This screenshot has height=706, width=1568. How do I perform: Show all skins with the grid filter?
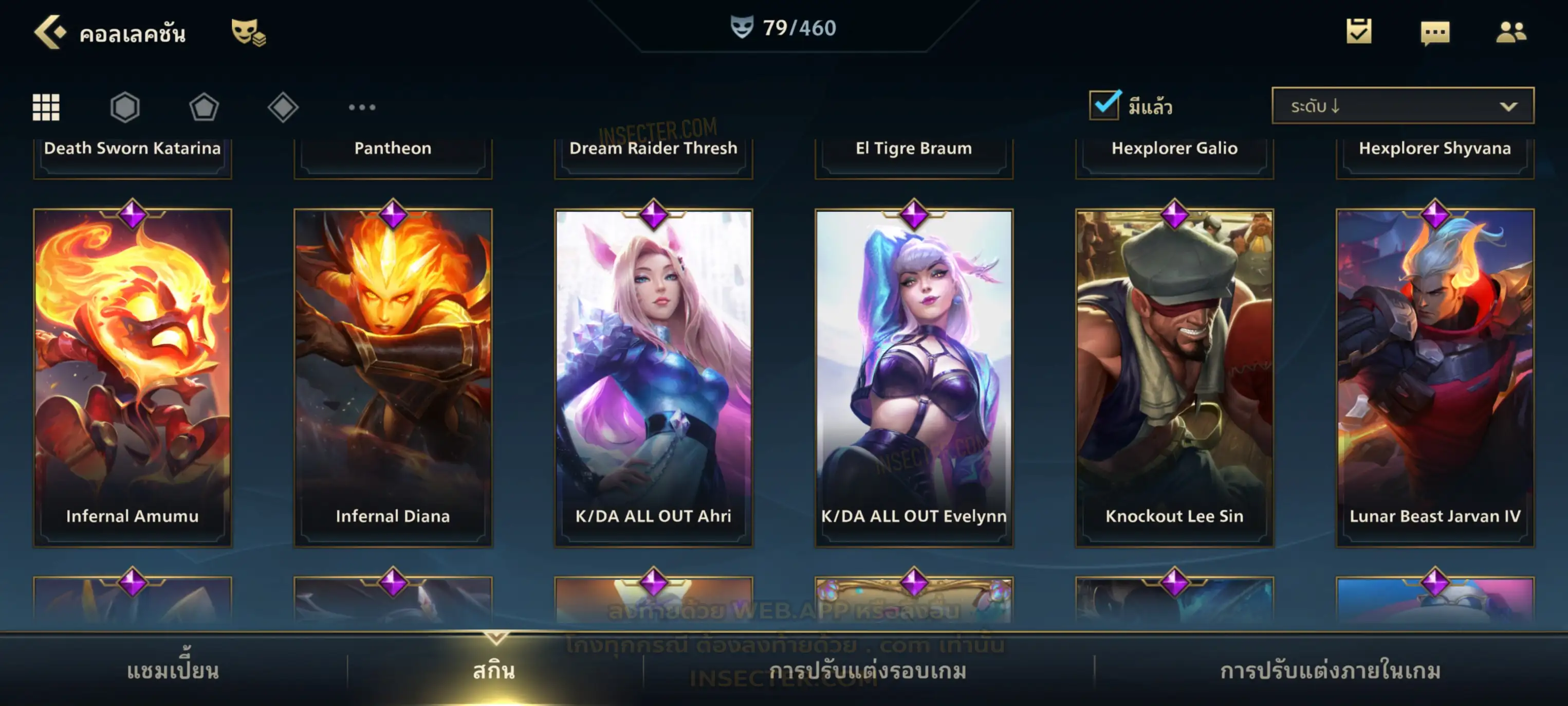tap(46, 107)
